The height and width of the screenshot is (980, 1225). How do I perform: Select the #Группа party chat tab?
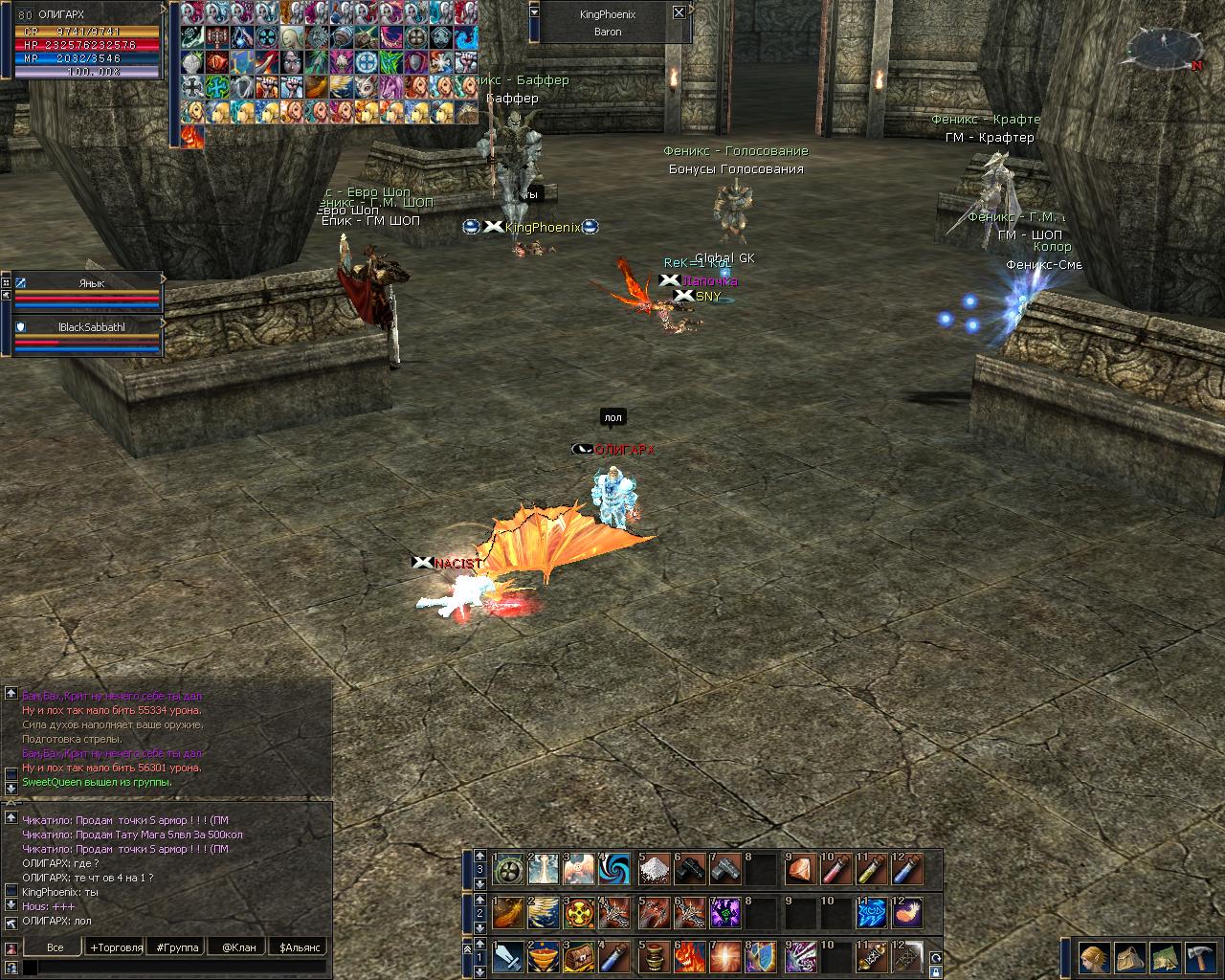tap(177, 947)
